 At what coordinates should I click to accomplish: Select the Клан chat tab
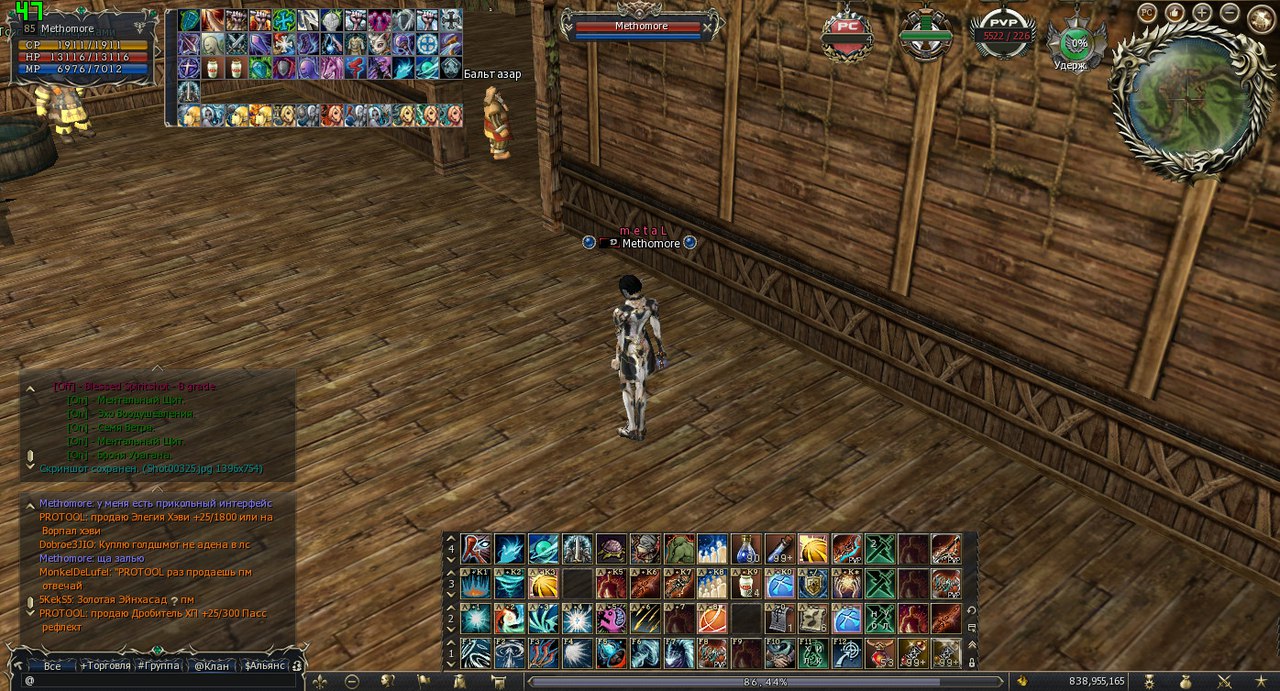pyautogui.click(x=212, y=665)
